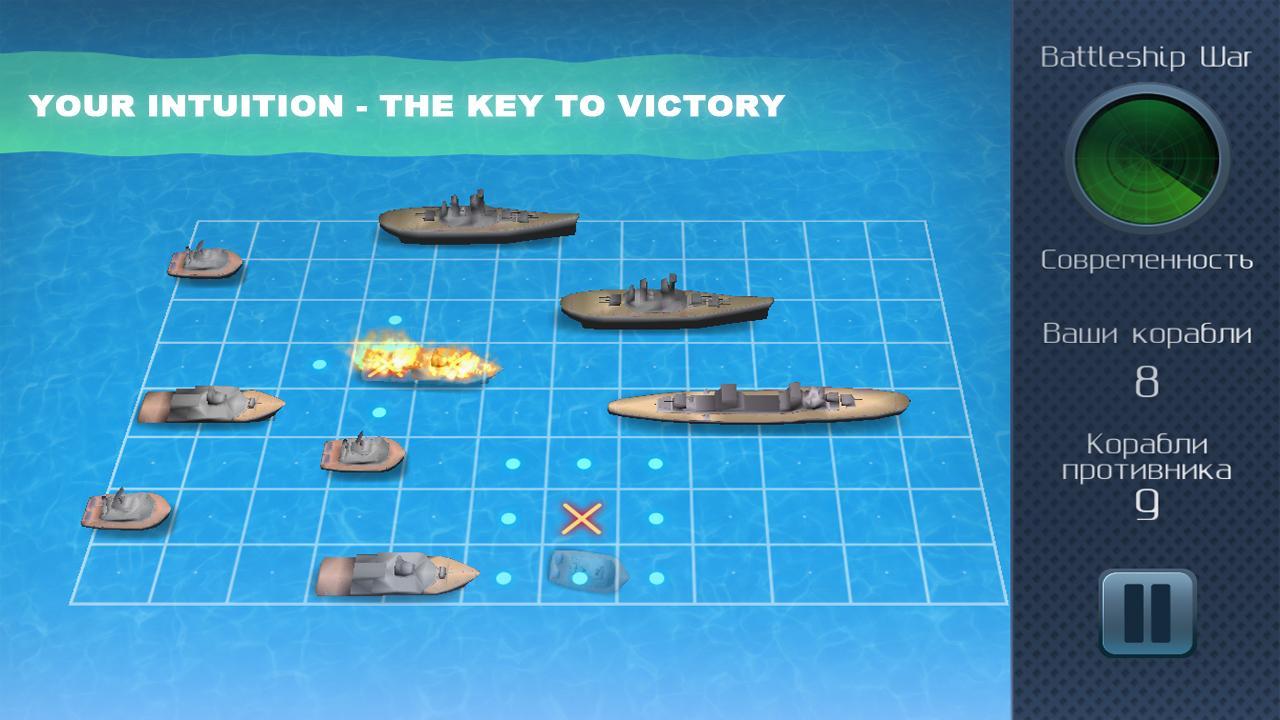The image size is (1280, 720).
Task: Click a cyan dot marker near the wreck
Action: point(658,578)
